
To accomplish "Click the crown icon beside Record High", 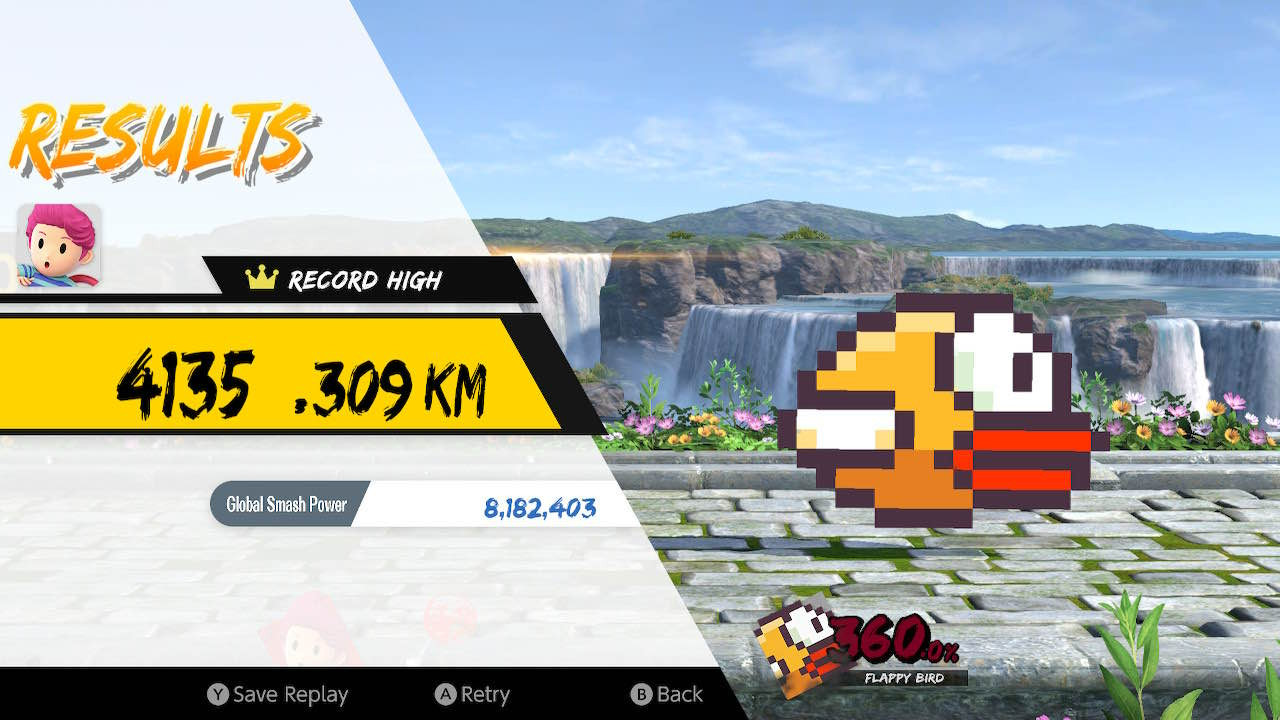I will point(260,281).
